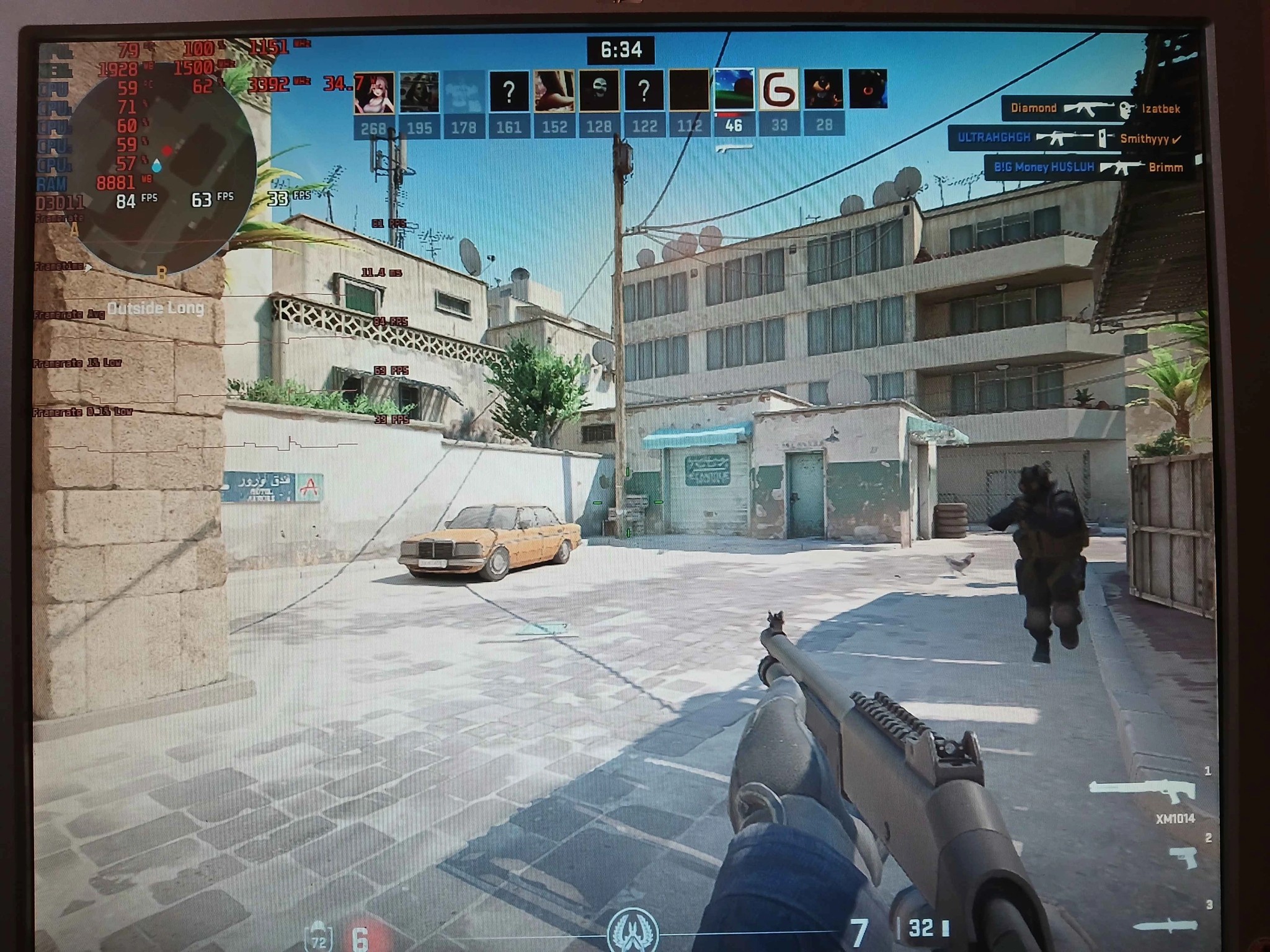Select the question mark avatar scoring 122
Viewport: 1270px width, 952px height.
644,92
